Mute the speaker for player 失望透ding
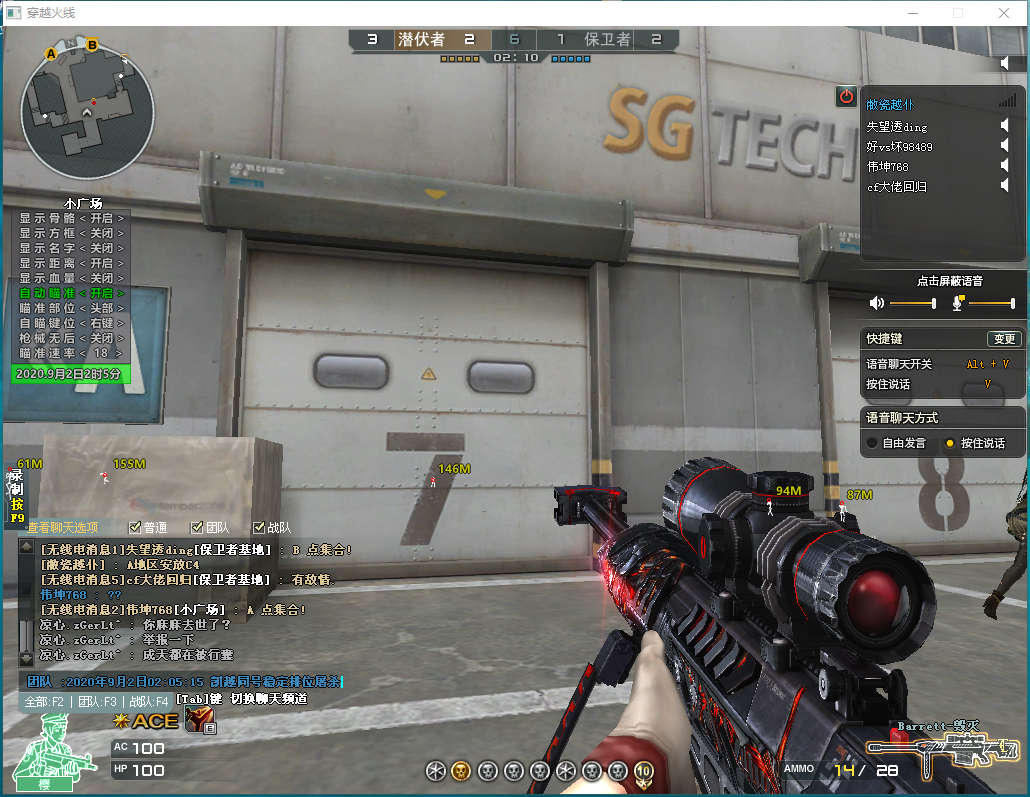 click(1004, 126)
